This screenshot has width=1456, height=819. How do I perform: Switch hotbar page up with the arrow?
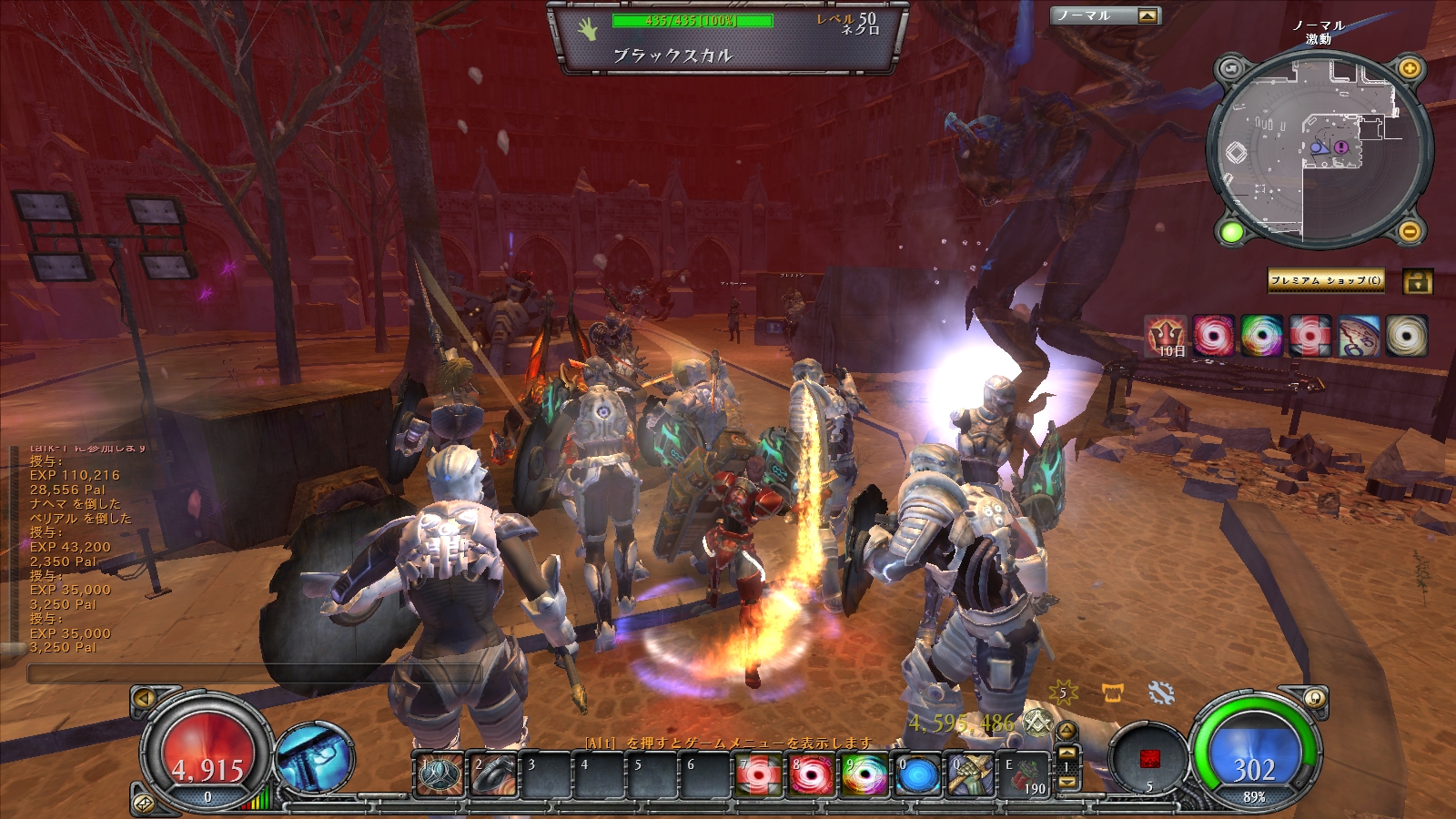1067,753
